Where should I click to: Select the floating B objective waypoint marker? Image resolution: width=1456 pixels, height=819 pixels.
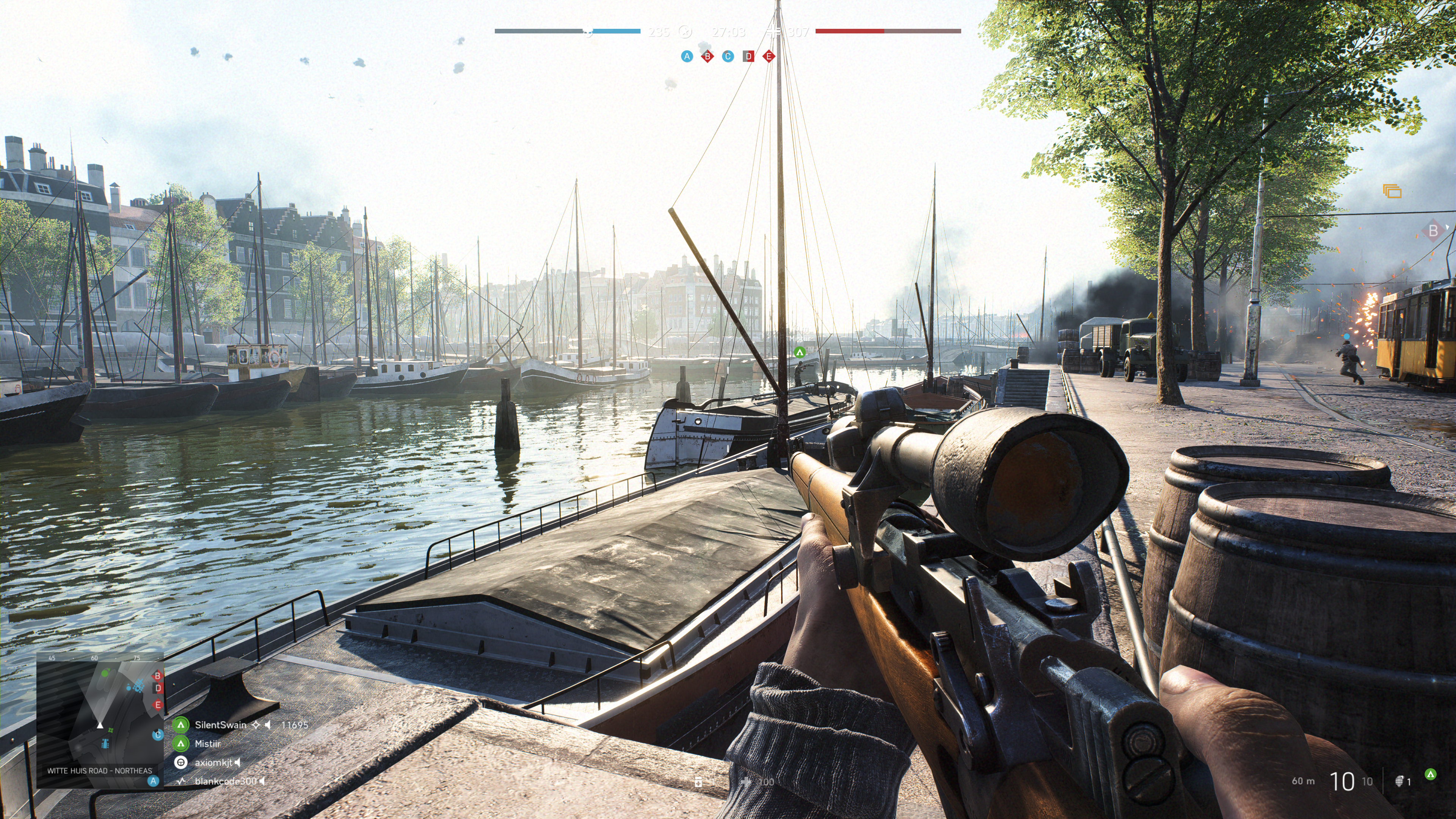[1433, 231]
